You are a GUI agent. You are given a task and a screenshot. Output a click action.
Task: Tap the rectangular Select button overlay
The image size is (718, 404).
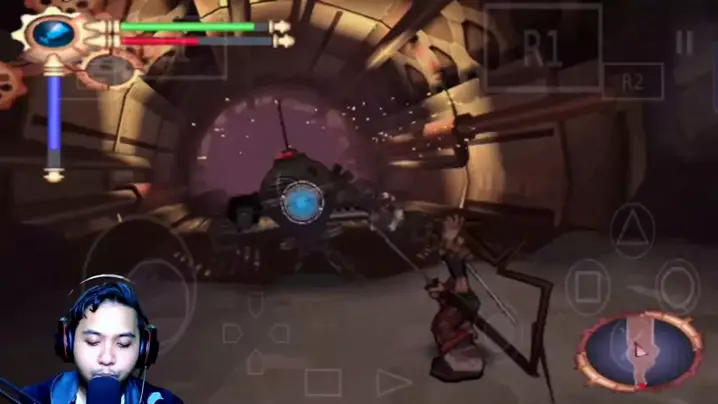(323, 382)
